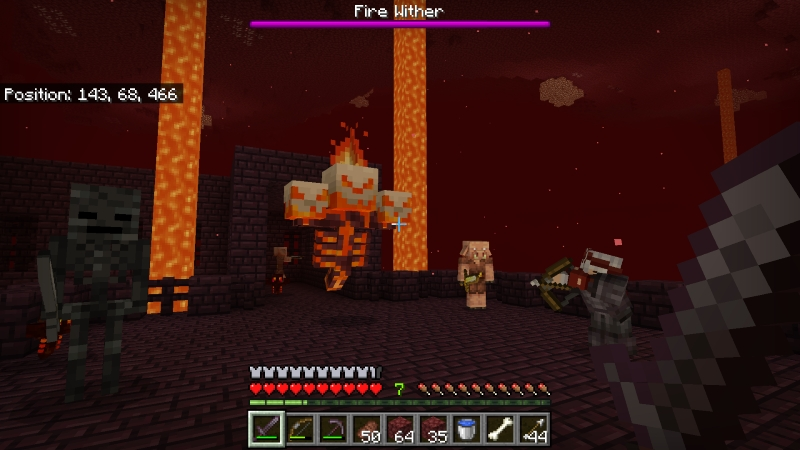Pick the red block stack of 35

point(433,429)
